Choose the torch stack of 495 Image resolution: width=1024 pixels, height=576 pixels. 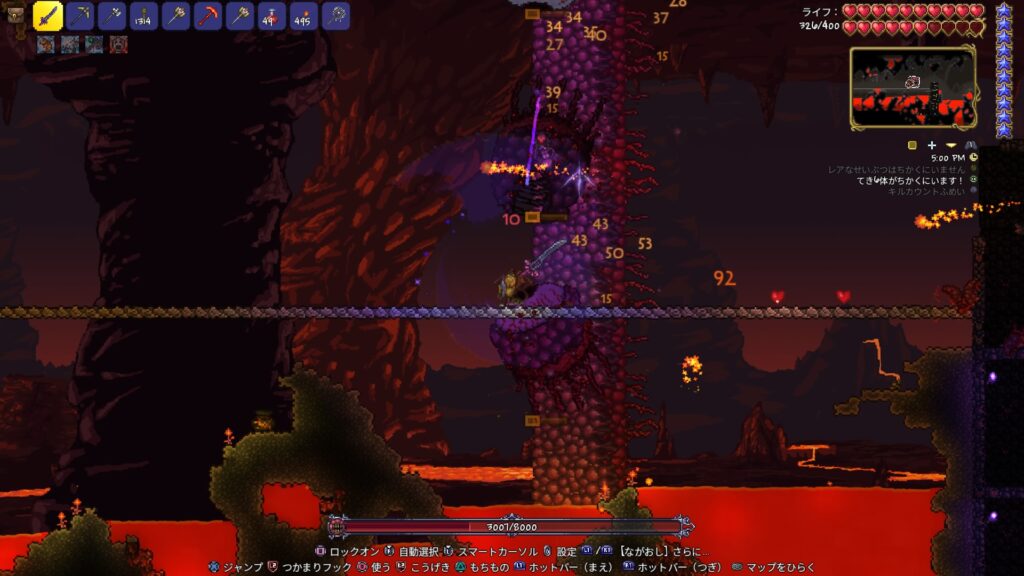pyautogui.click(x=304, y=15)
